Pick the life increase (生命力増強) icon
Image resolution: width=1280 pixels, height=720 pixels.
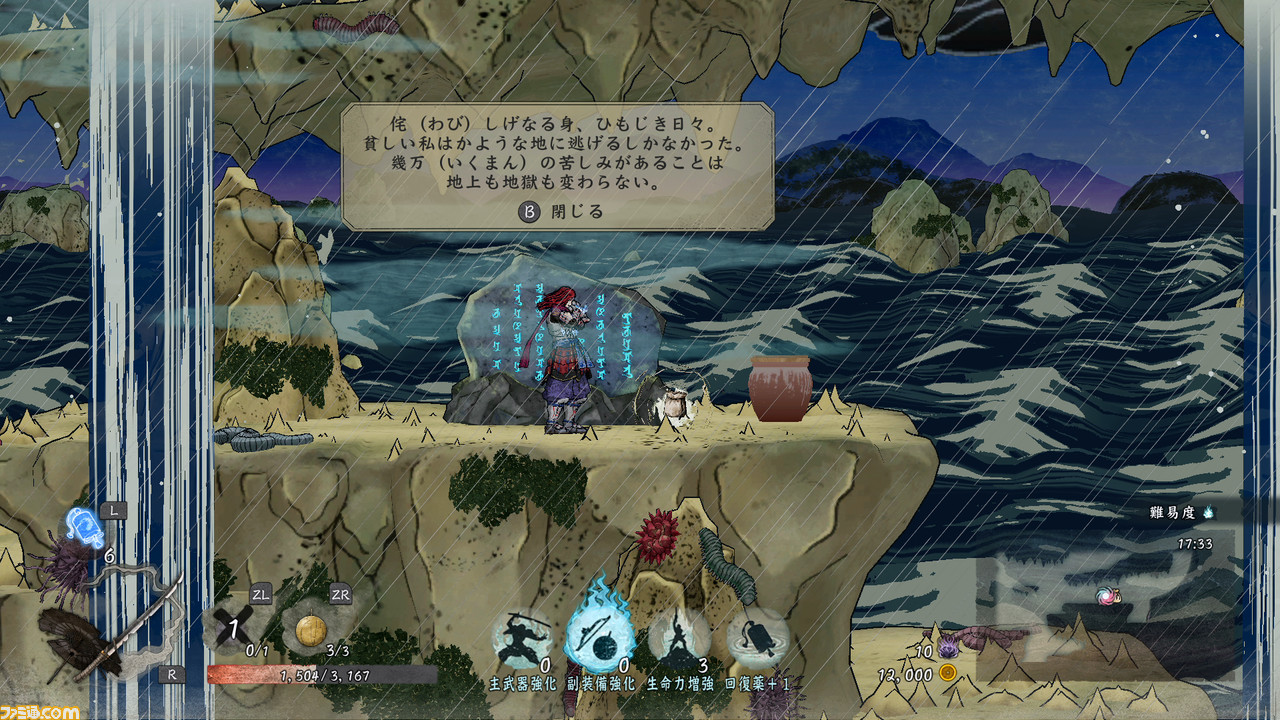click(680, 638)
